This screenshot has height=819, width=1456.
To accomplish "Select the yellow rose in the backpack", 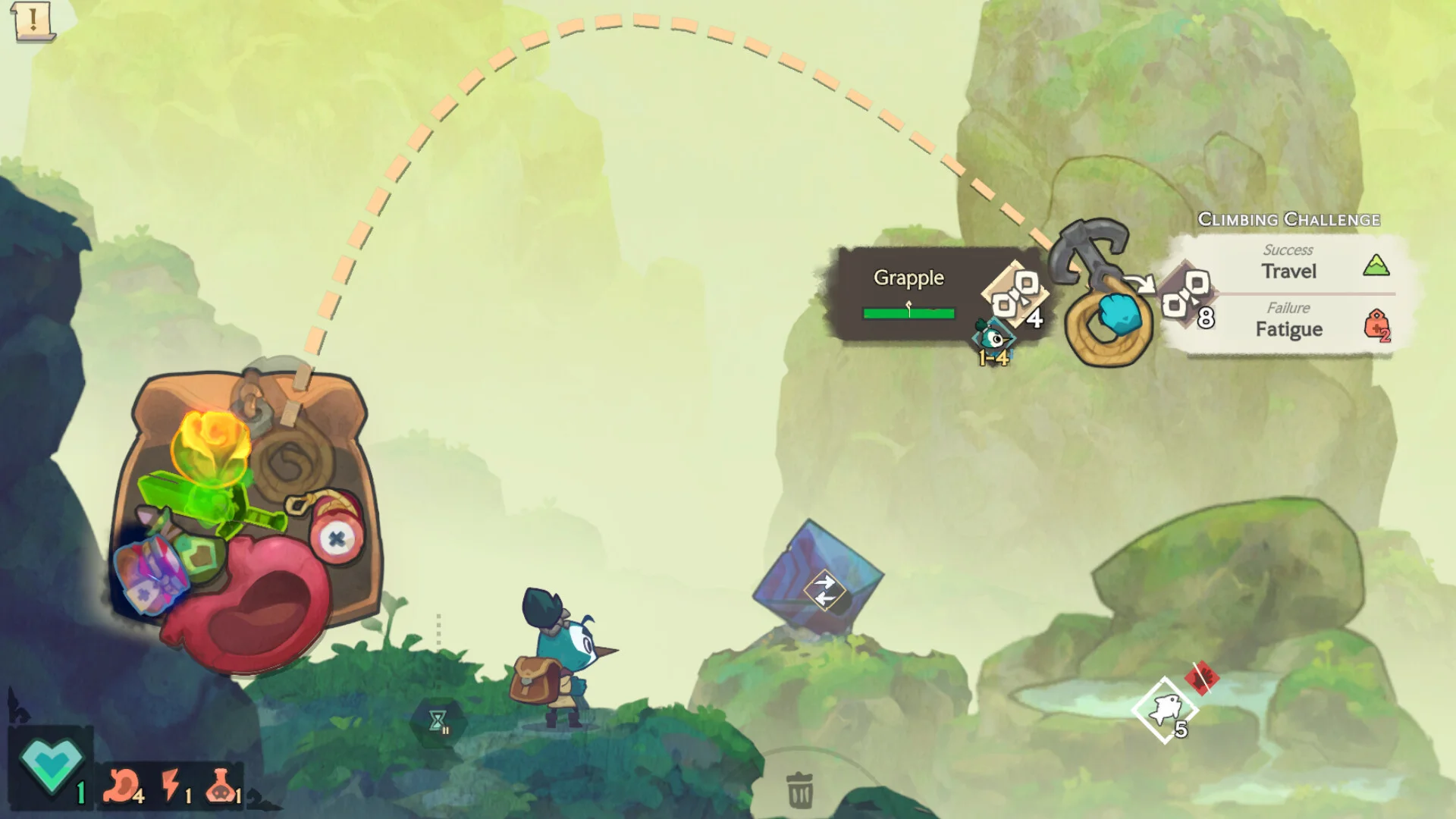I will [212, 447].
